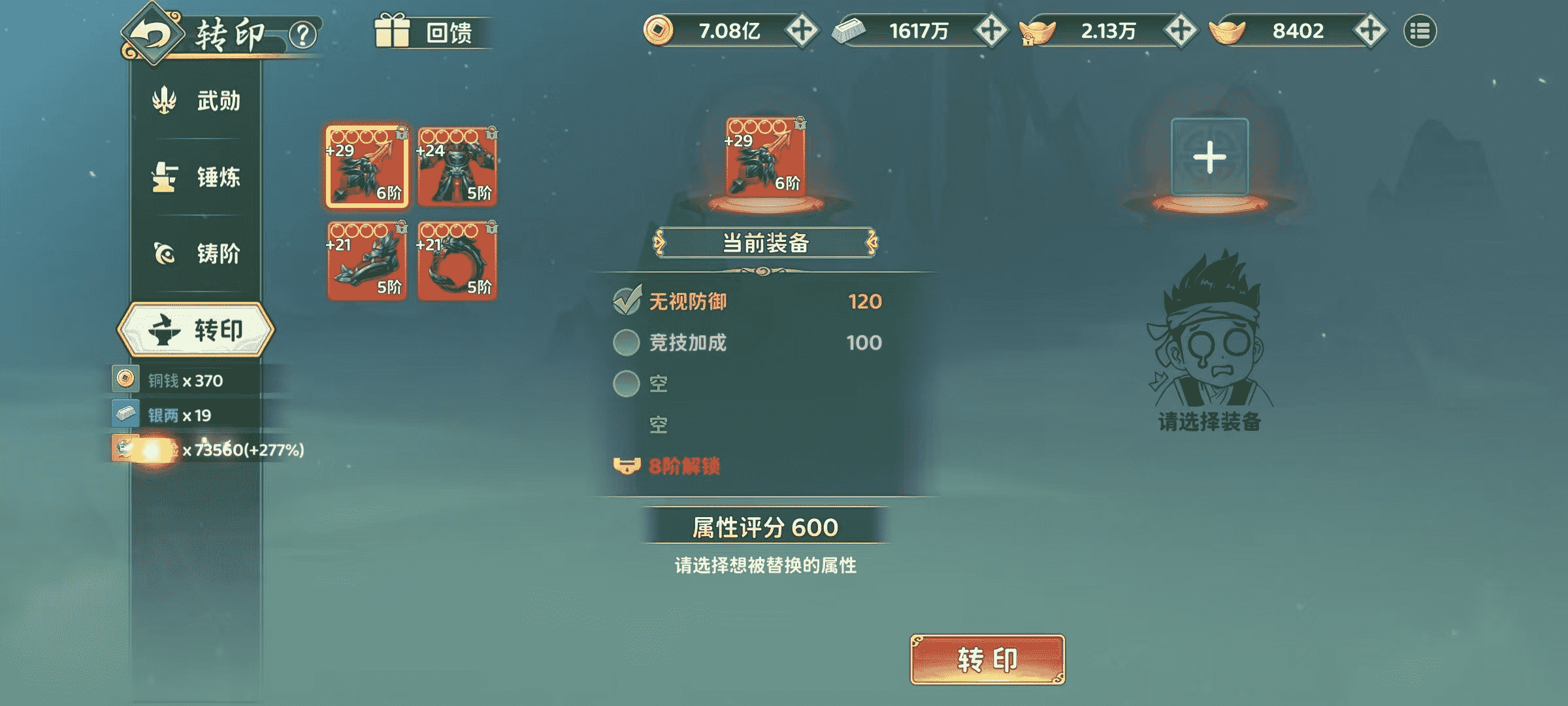Viewport: 1568px width, 706px height.
Task: Switch to the 武勋 sidebar tab
Action: [196, 100]
